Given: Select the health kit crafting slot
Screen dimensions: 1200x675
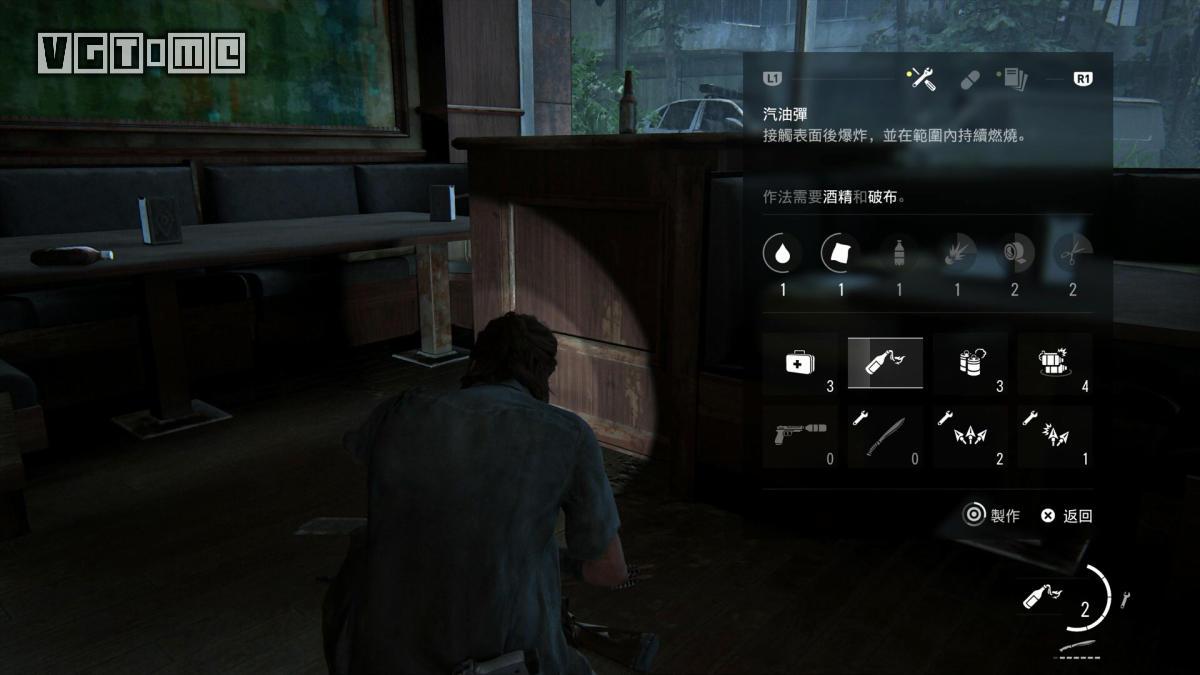Looking at the screenshot, I should pos(800,364).
